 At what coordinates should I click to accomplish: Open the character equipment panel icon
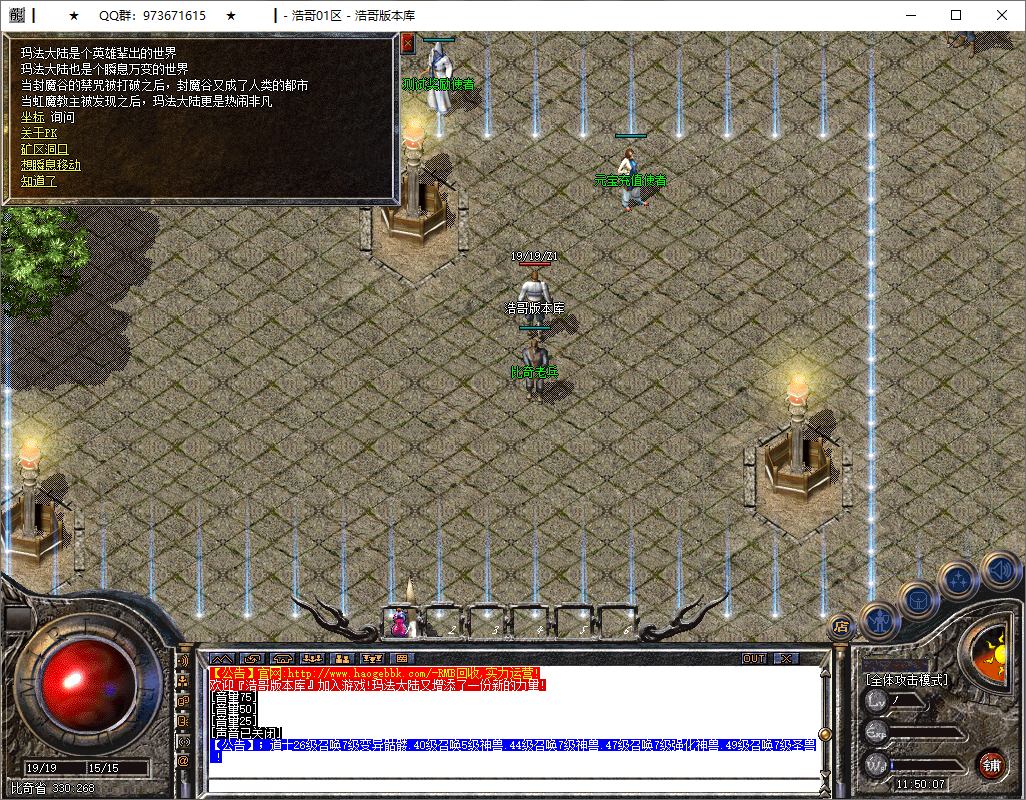click(x=880, y=620)
